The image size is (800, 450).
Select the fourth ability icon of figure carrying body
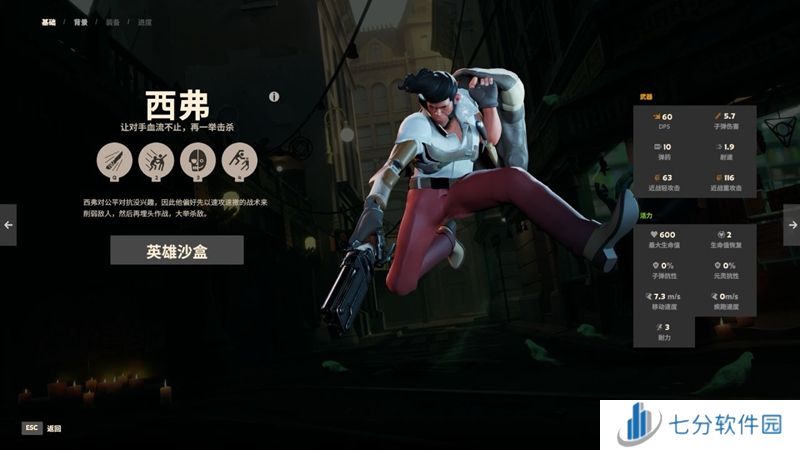click(240, 160)
